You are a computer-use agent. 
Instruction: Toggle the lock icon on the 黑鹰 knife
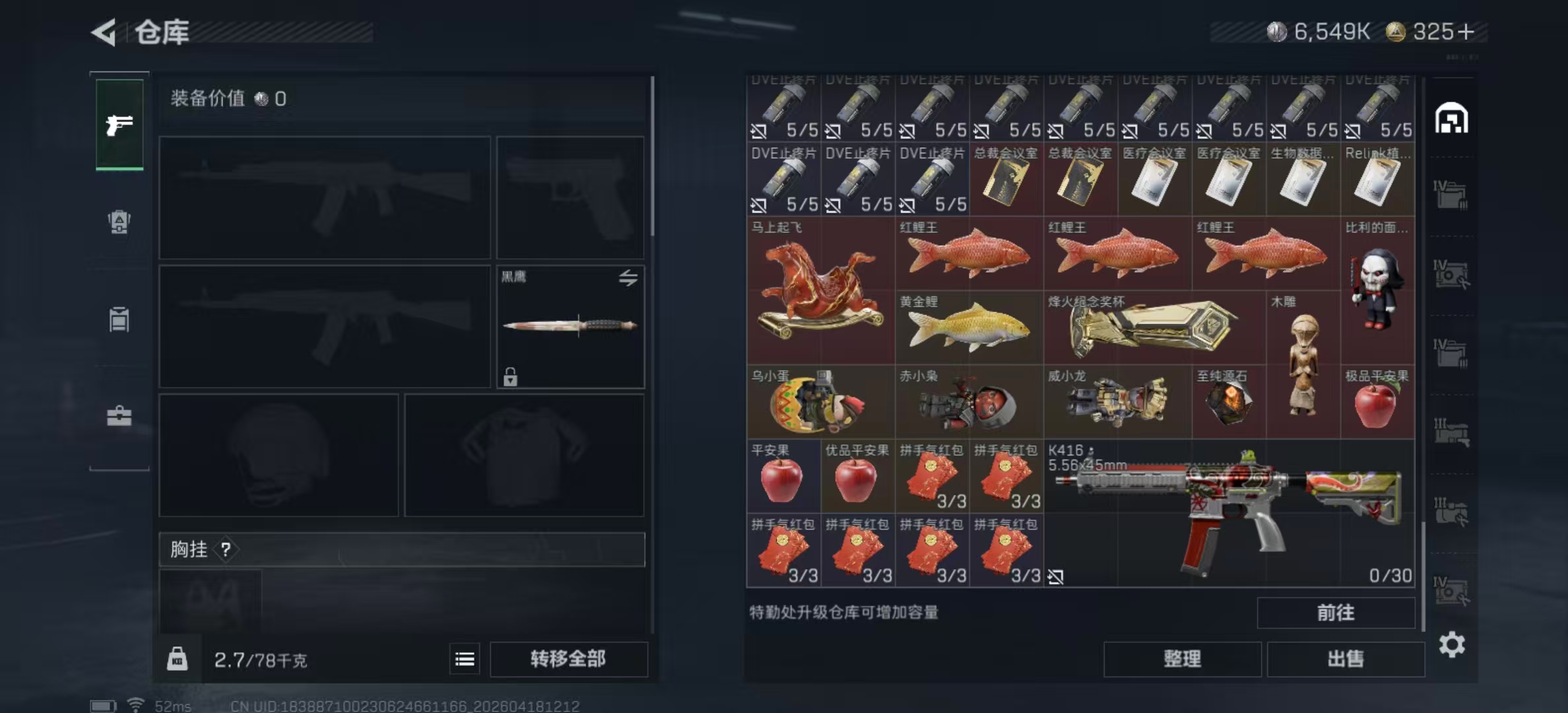coord(511,378)
